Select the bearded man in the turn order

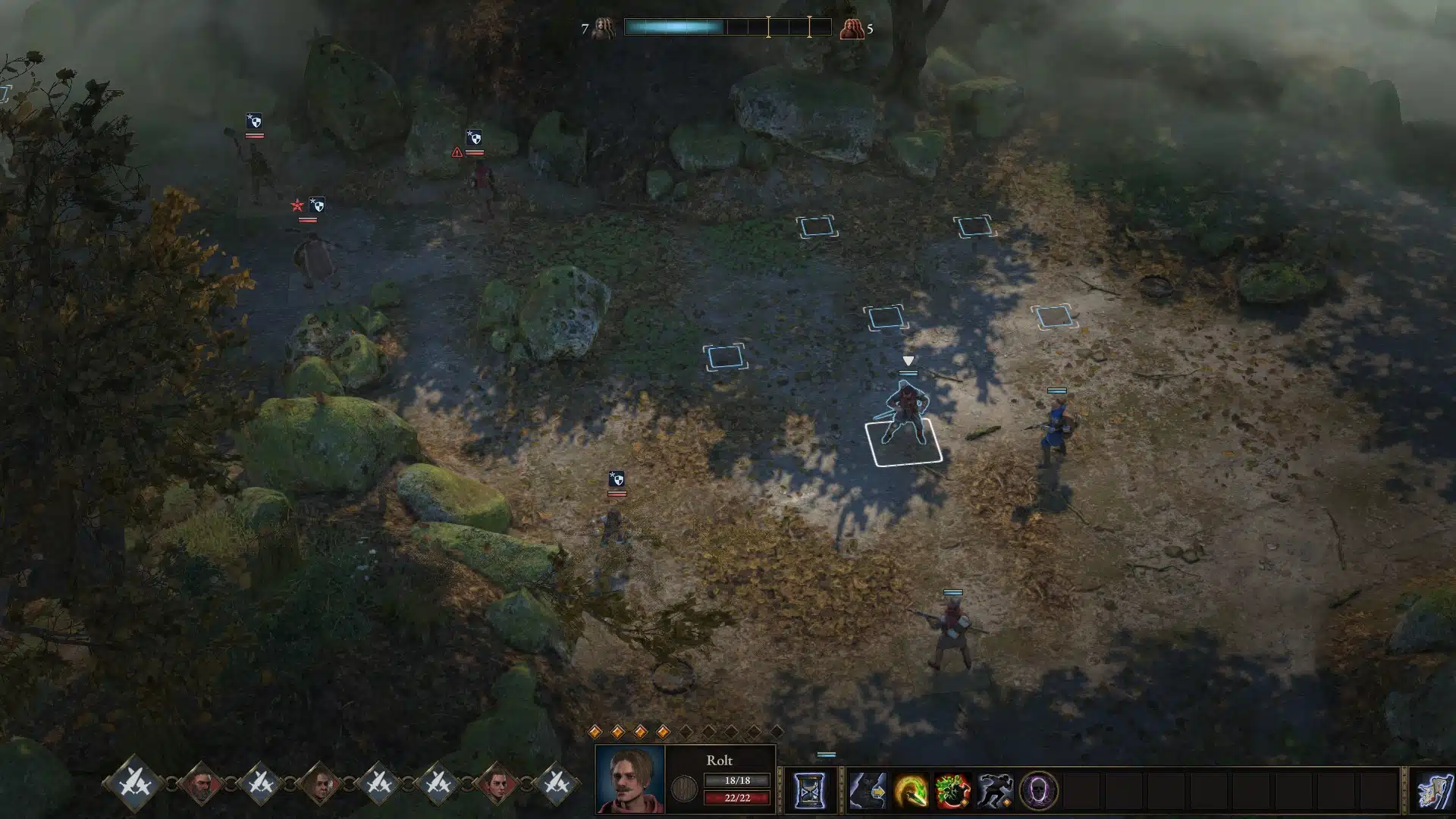(202, 784)
